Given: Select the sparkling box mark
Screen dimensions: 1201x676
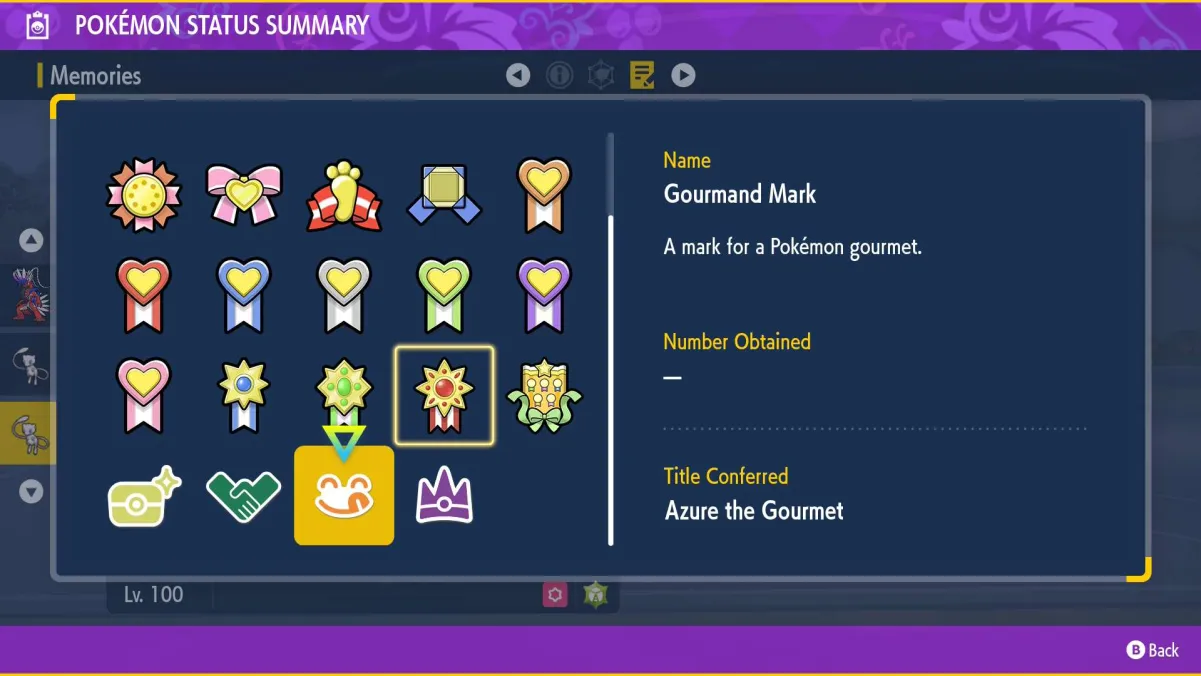Looking at the screenshot, I should (x=144, y=497).
